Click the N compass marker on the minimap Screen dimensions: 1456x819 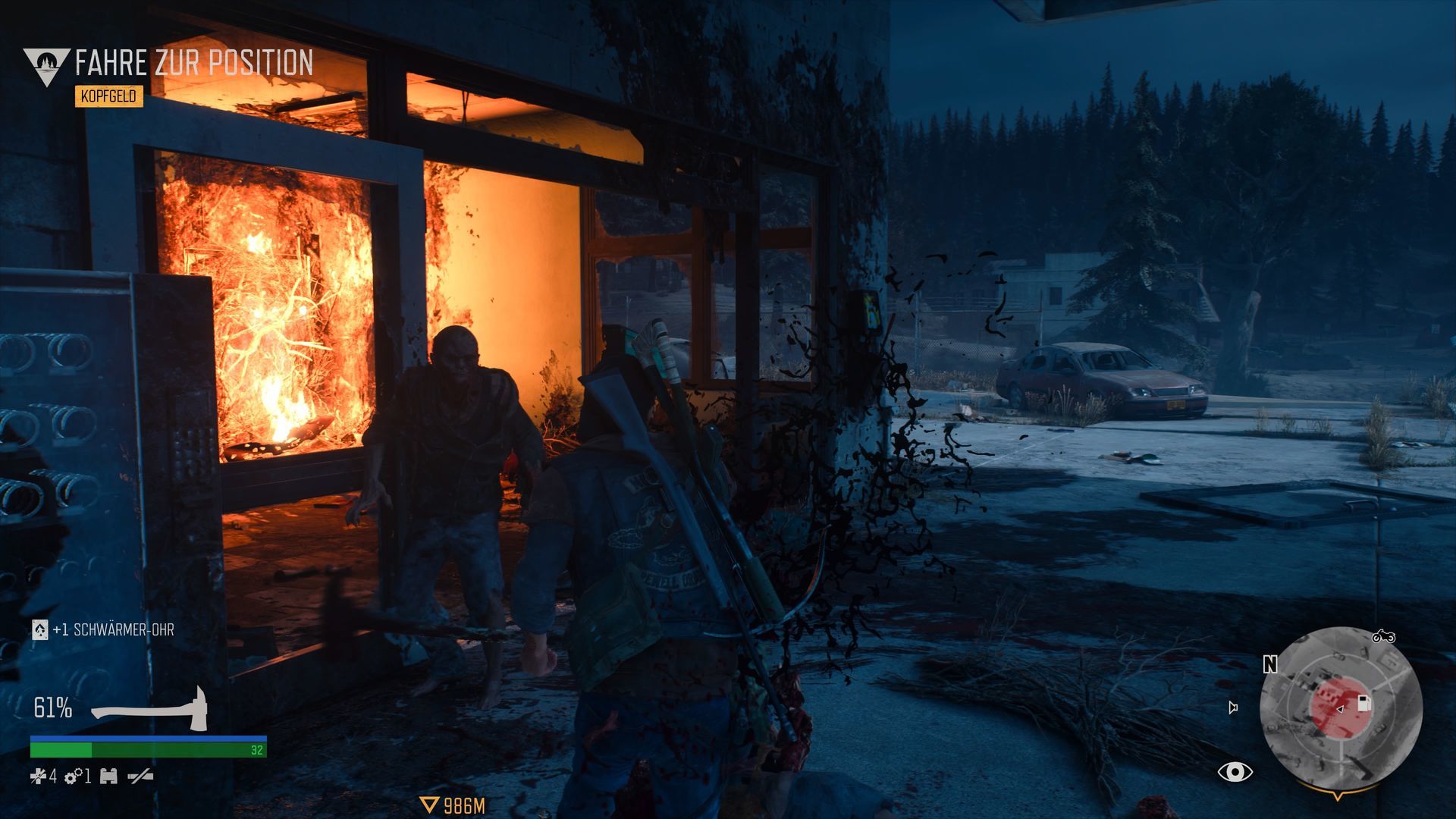click(x=1270, y=664)
